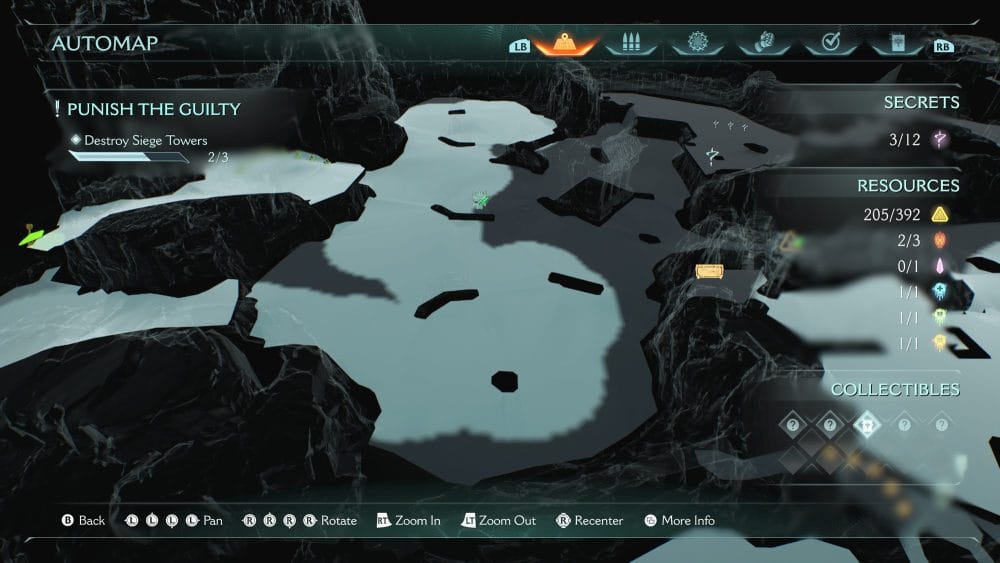Viewport: 1000px width, 563px height.
Task: Click the green arrow marker at map edge
Action: (x=30, y=238)
